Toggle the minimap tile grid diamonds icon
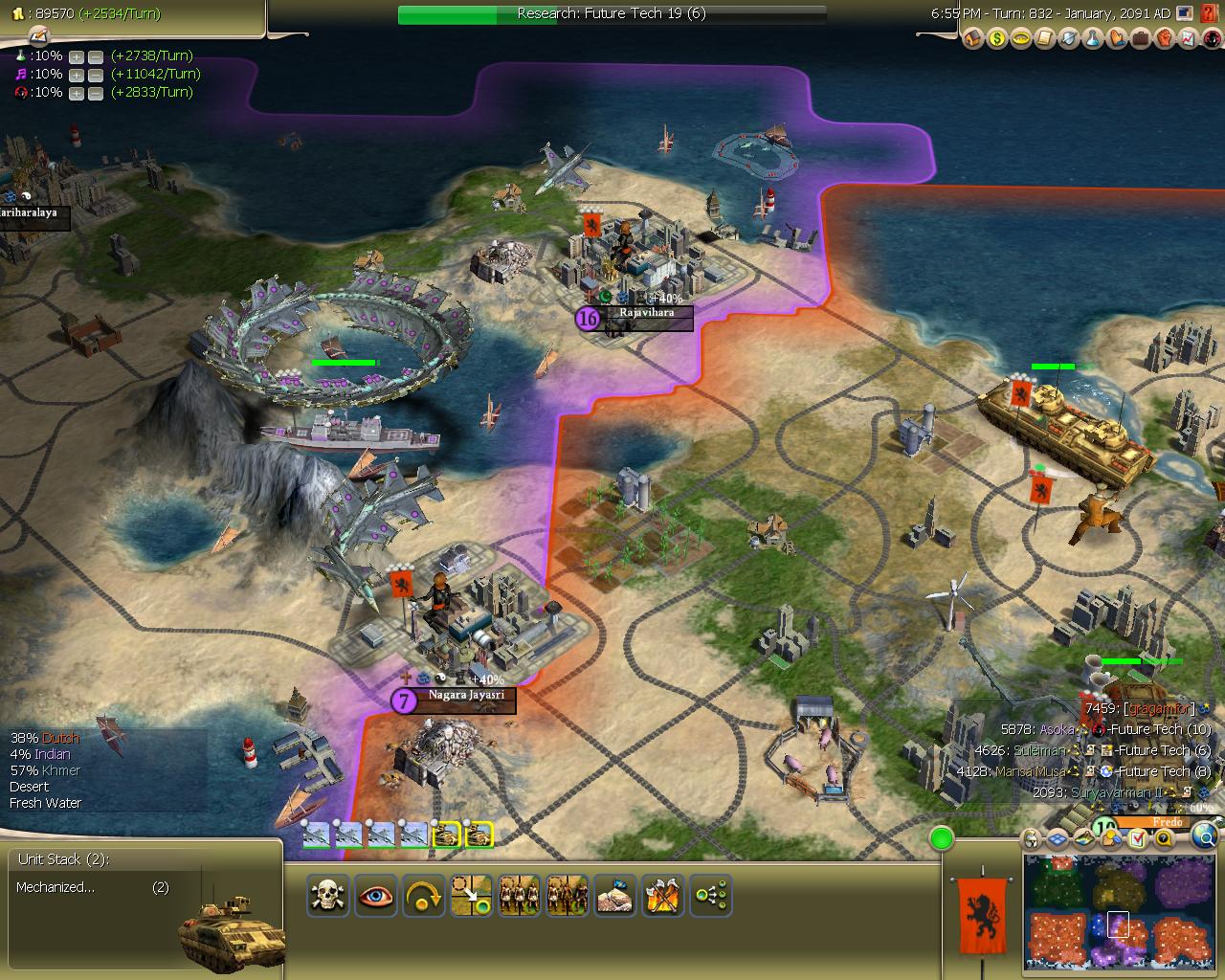This screenshot has width=1225, height=980. [1057, 837]
